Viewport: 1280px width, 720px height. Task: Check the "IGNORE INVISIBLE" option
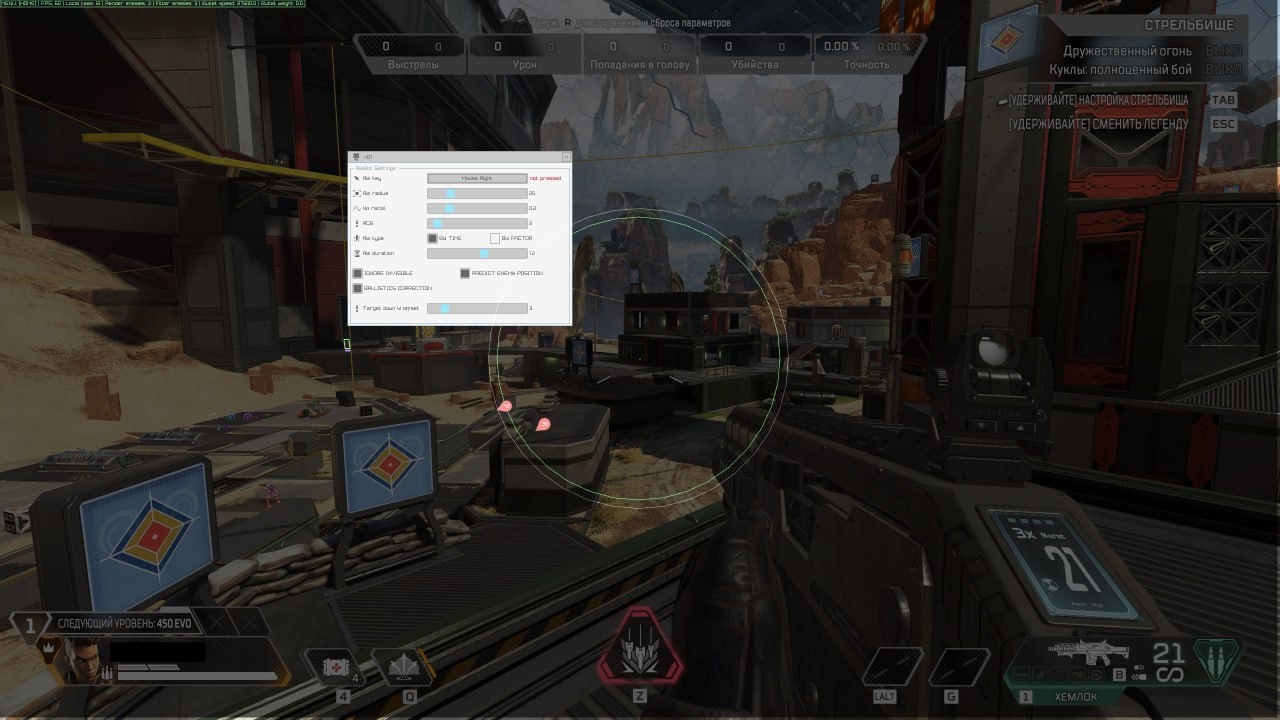tap(357, 273)
